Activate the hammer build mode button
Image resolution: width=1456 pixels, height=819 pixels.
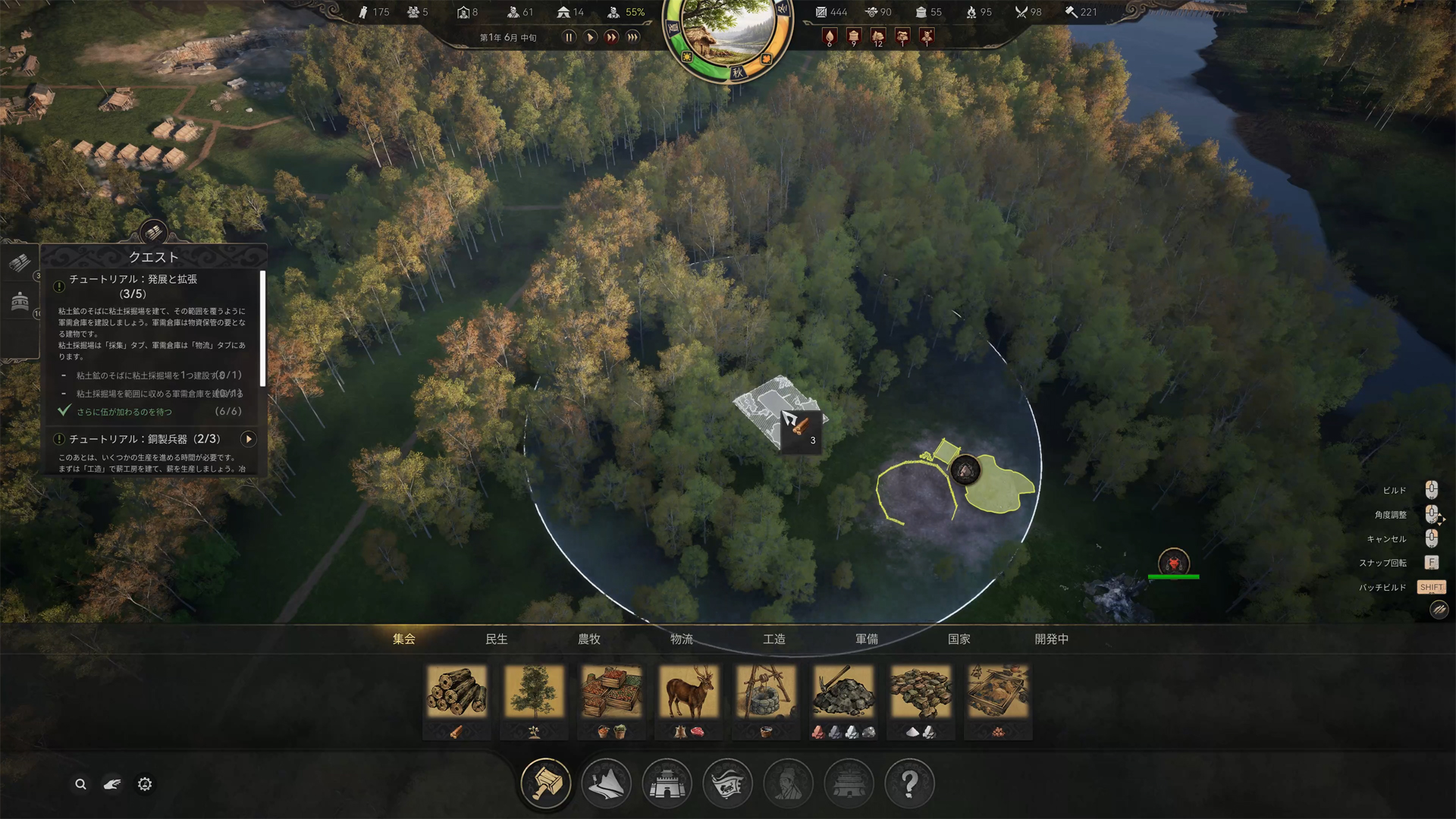[545, 783]
